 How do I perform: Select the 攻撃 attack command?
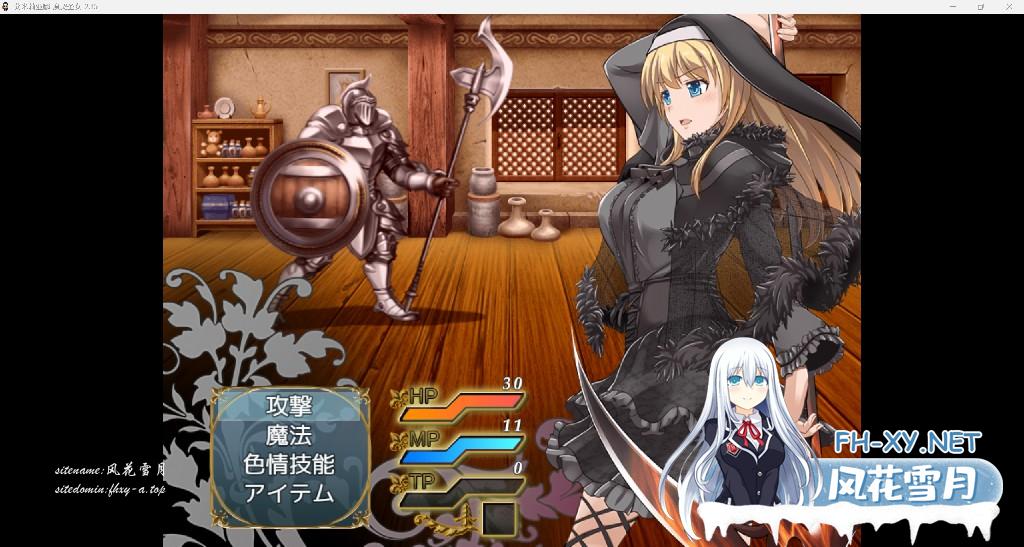click(289, 406)
